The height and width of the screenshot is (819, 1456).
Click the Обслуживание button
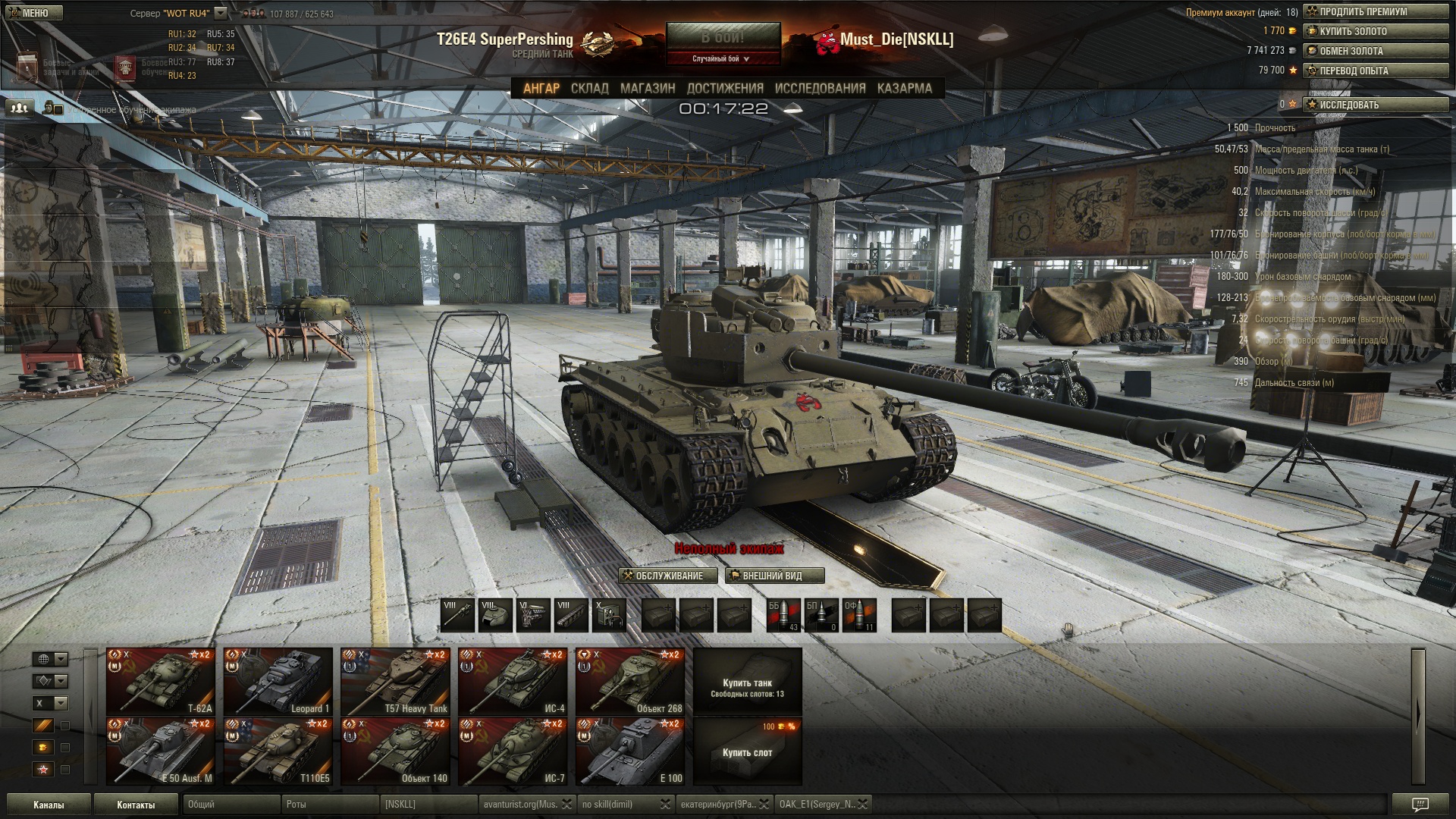point(662,576)
